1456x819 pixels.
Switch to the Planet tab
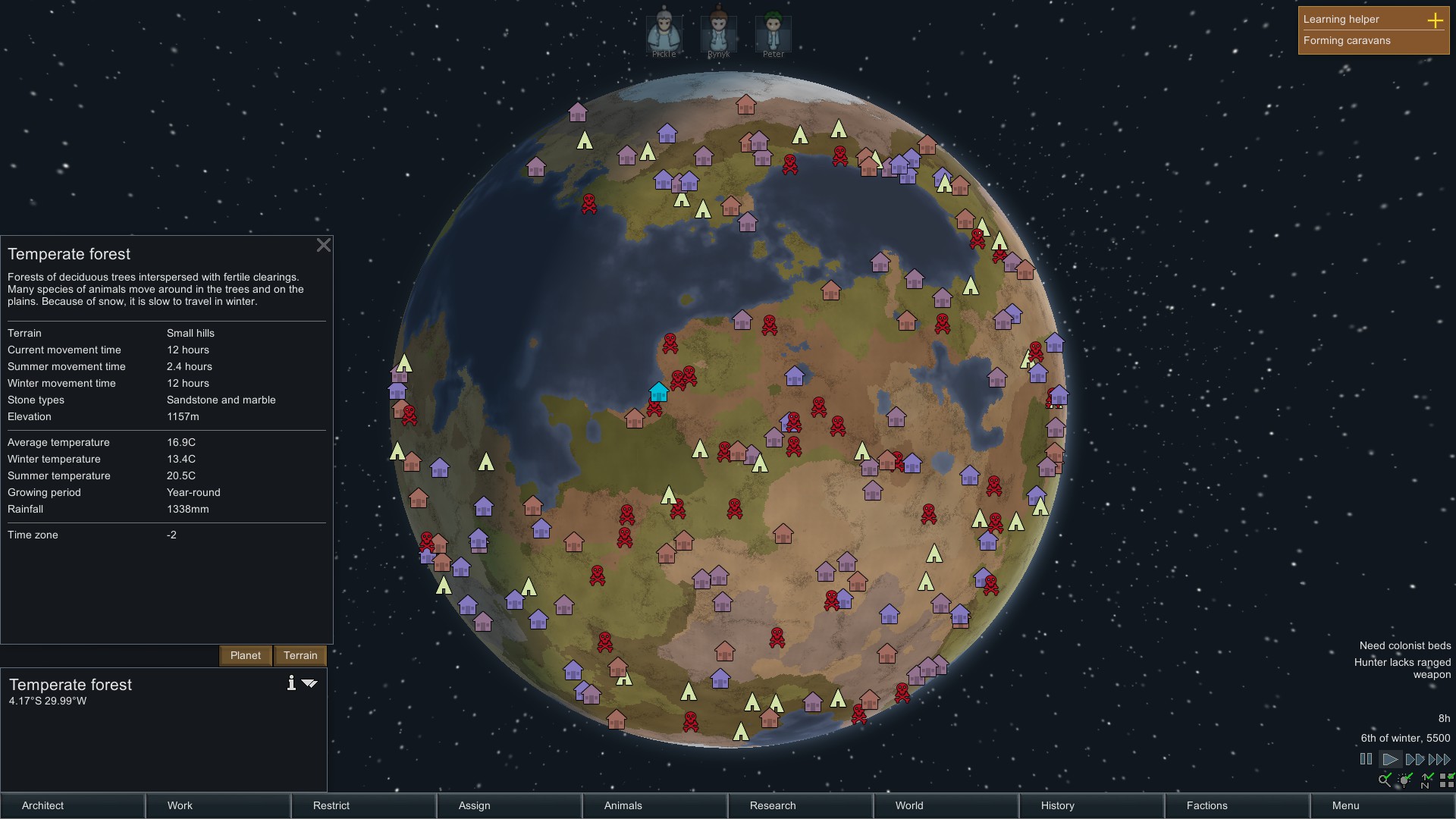[245, 655]
